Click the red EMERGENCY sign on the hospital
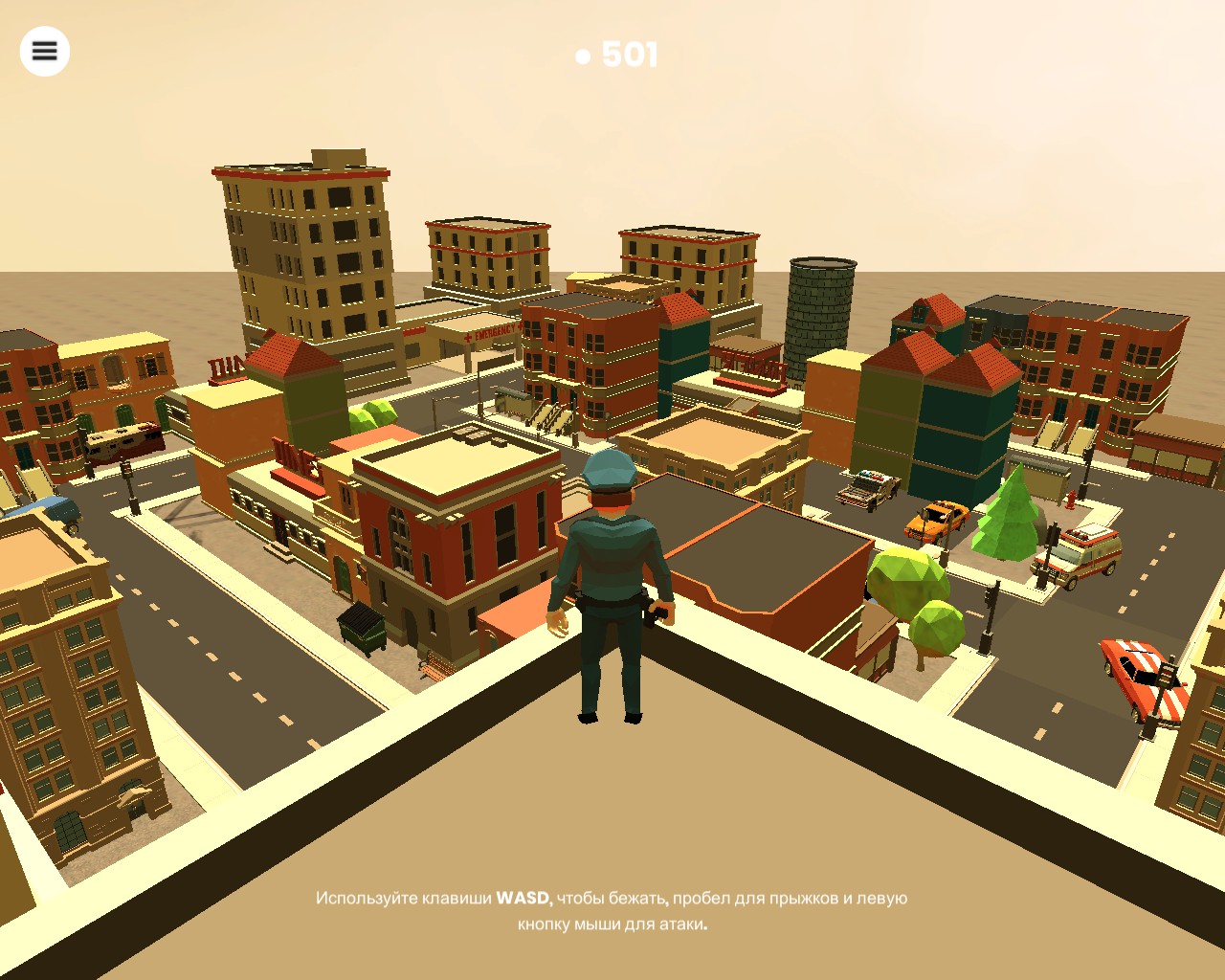 point(494,332)
